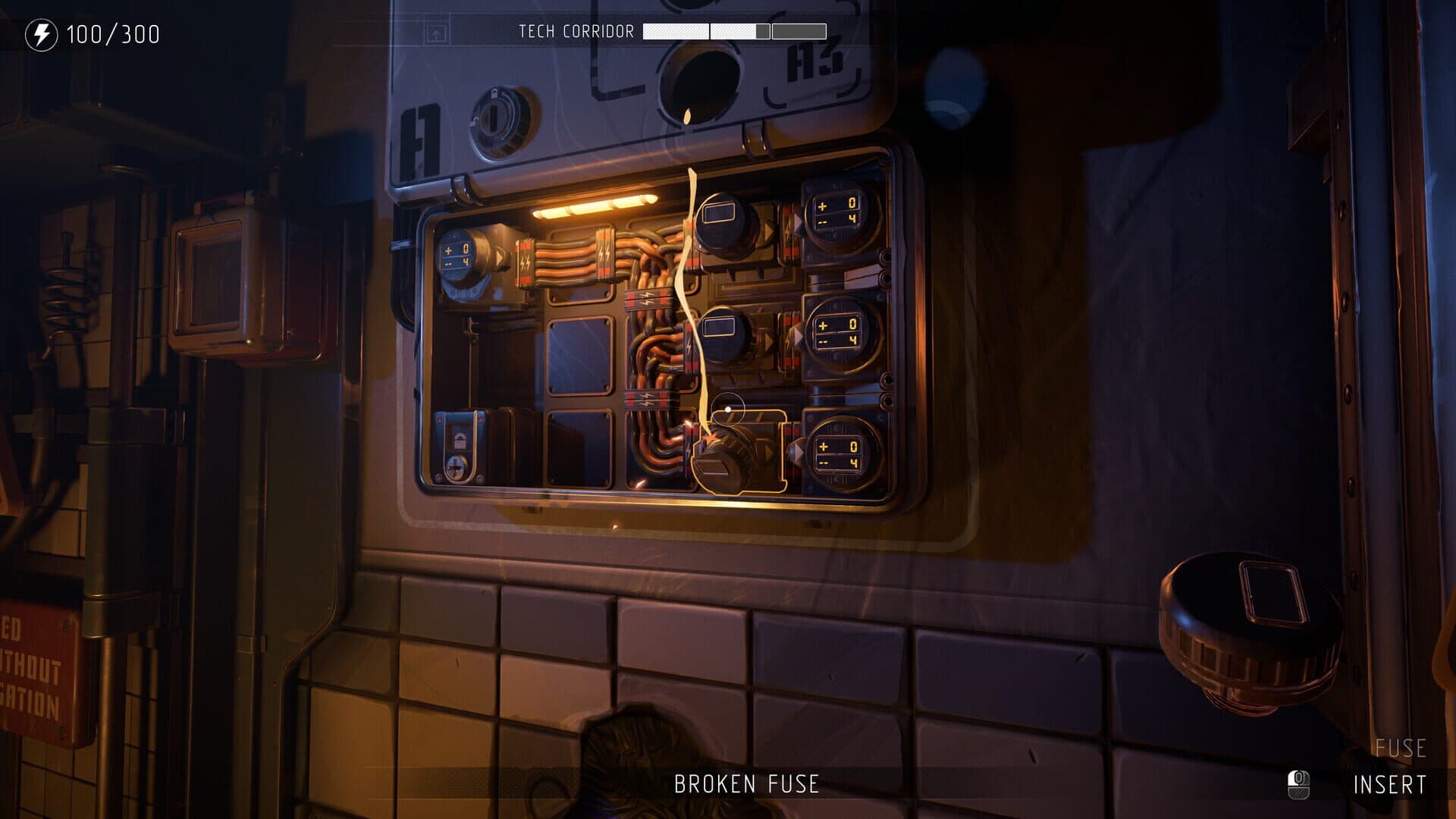
Task: Click the lightning marker on the lower cable clamp
Action: [x=645, y=400]
